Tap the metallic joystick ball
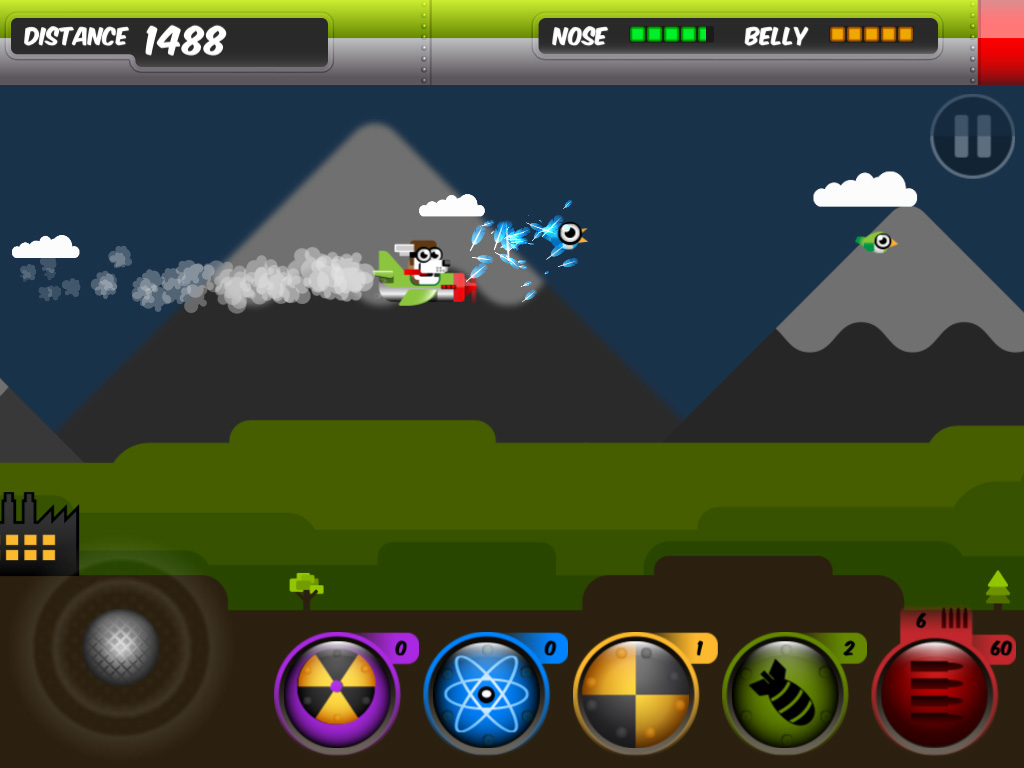Viewport: 1024px width, 768px height. [x=121, y=647]
